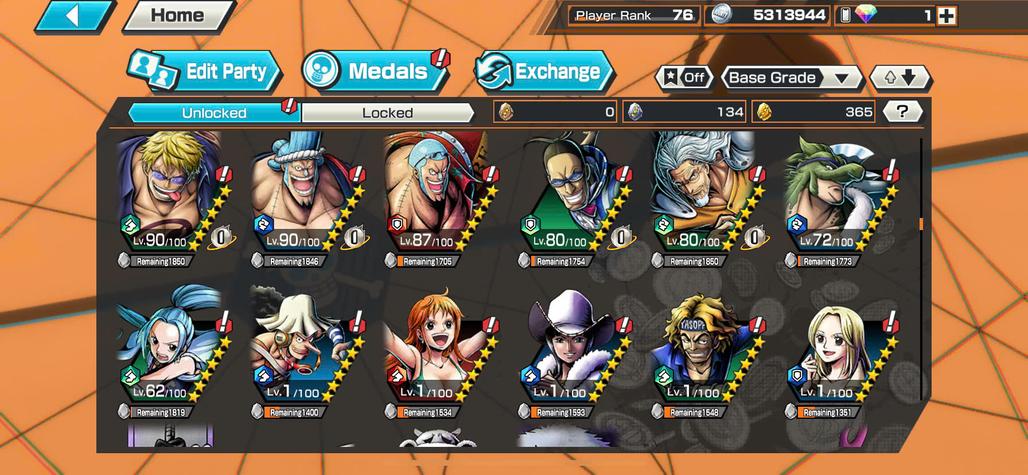Add gems with the plus button
Screen dimensions: 1028x475
click(947, 16)
